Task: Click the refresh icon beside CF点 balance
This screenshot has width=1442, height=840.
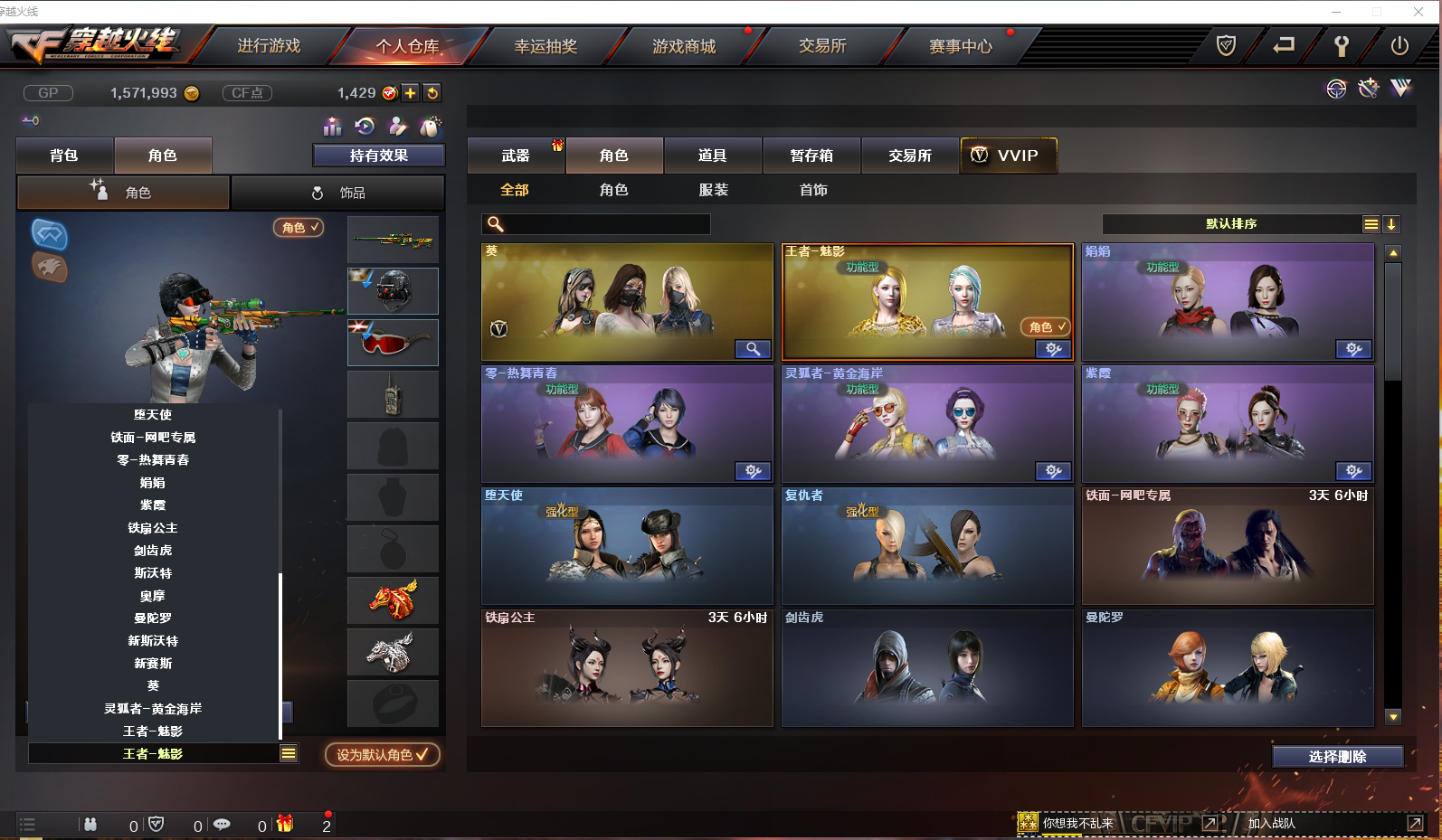Action: (x=432, y=92)
